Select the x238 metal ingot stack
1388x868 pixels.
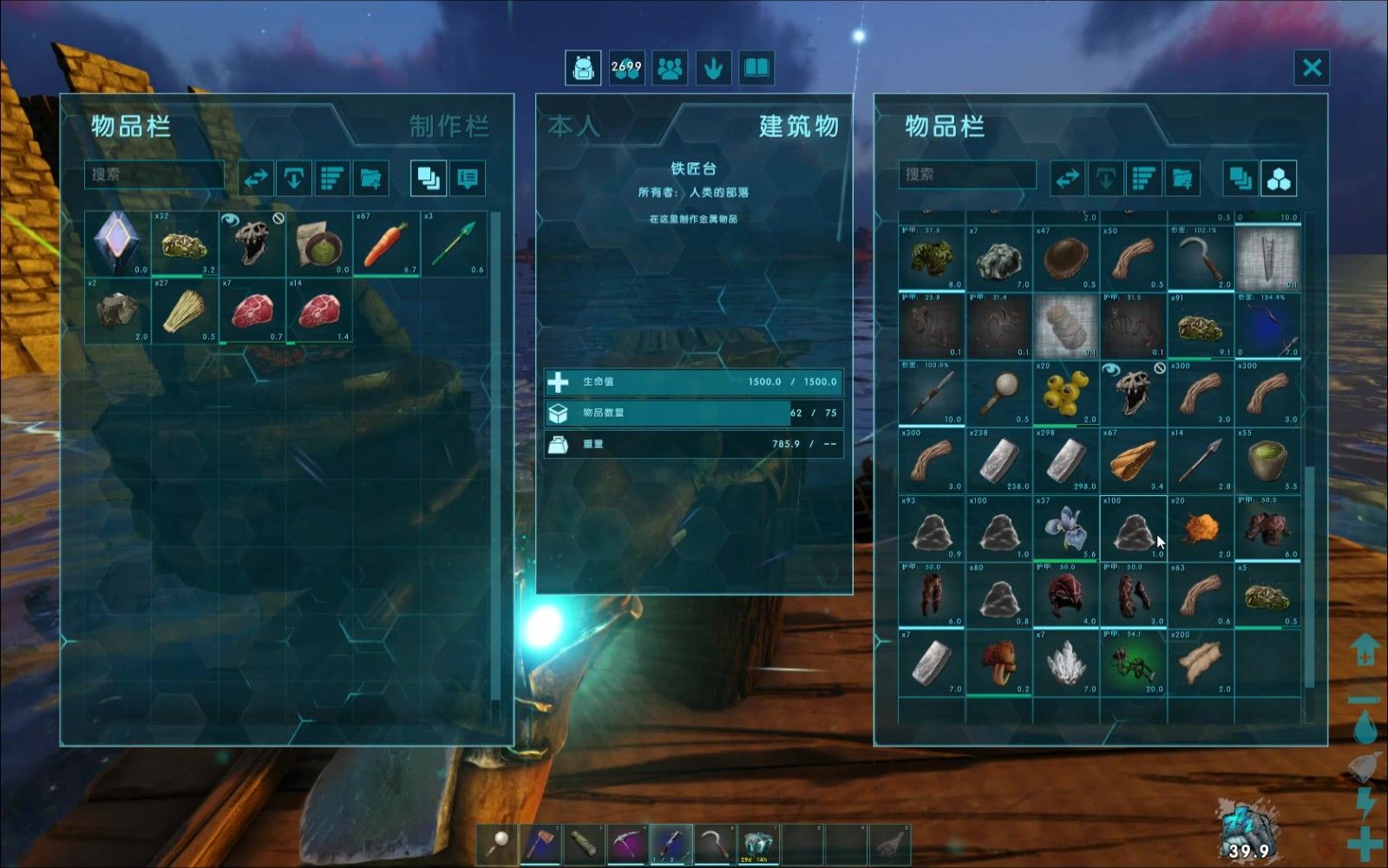point(998,460)
